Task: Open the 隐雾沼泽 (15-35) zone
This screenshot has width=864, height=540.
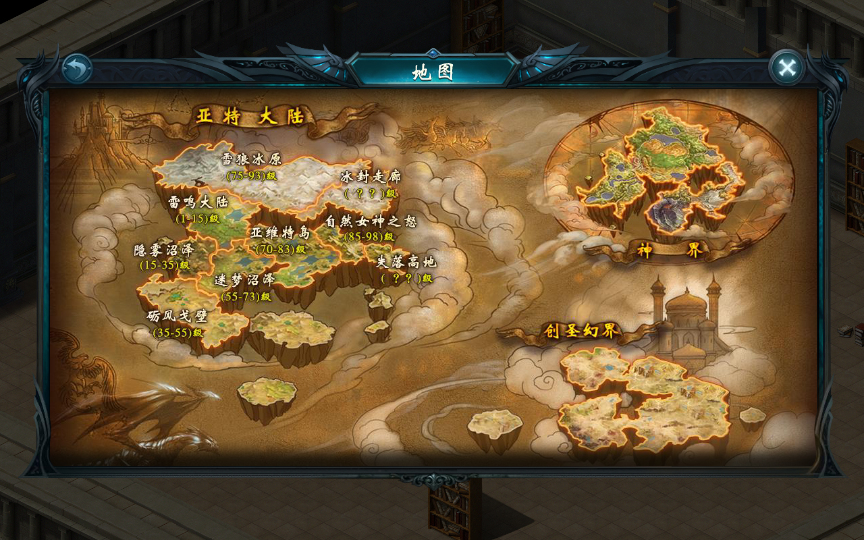Action: [x=163, y=257]
